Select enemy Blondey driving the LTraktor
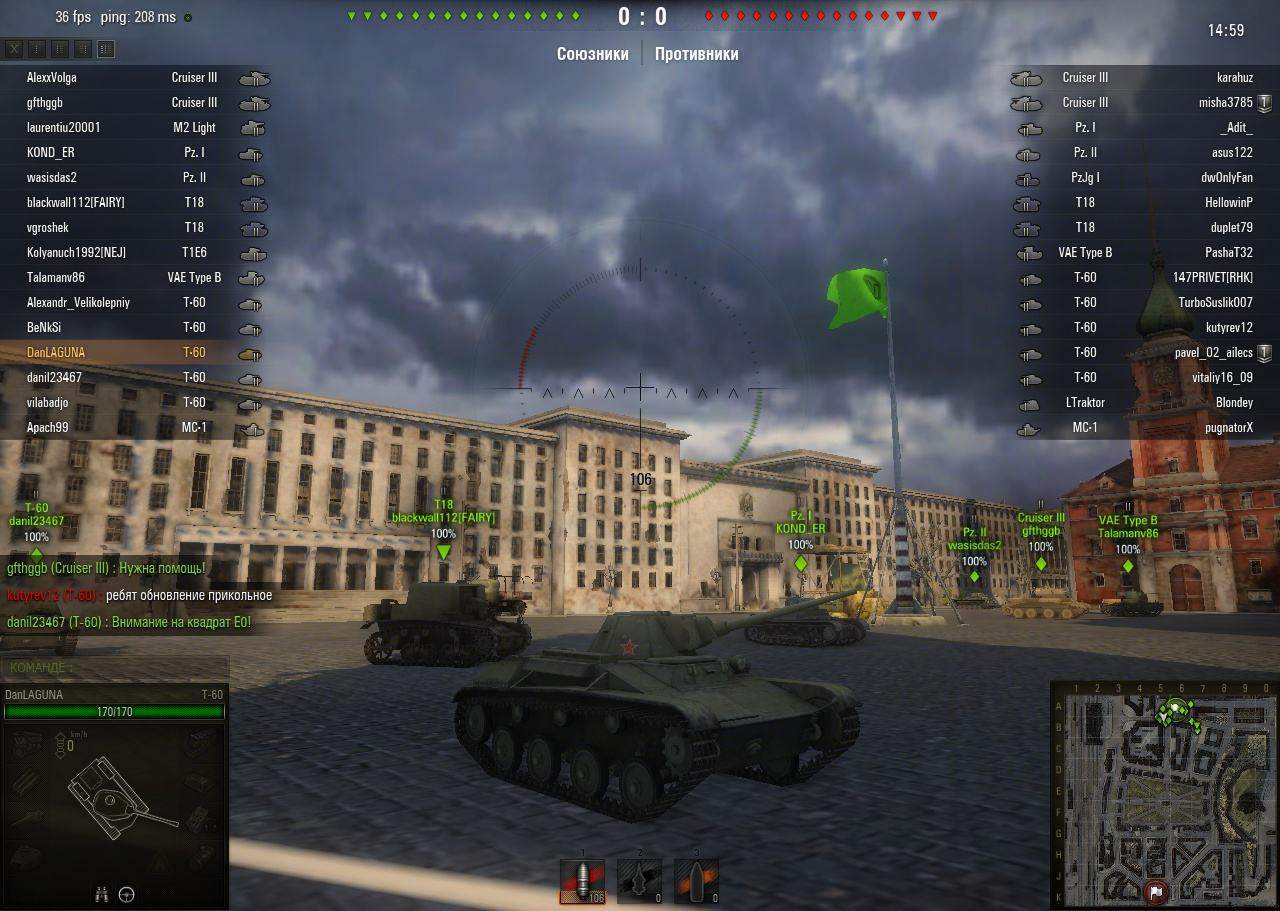 click(x=1234, y=402)
